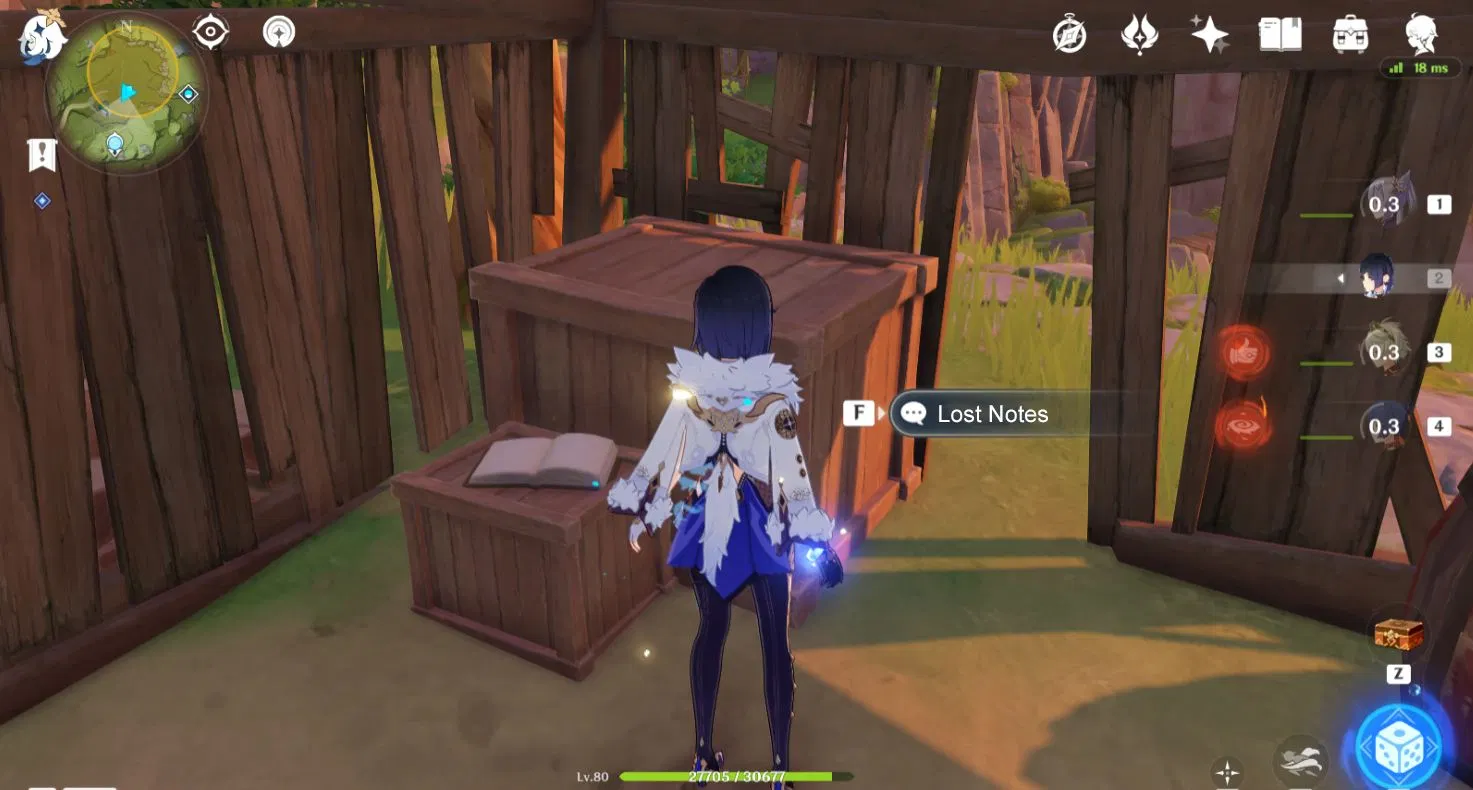Click the small arrow beside party slot 2
This screenshot has height=790, width=1473.
[1338, 277]
